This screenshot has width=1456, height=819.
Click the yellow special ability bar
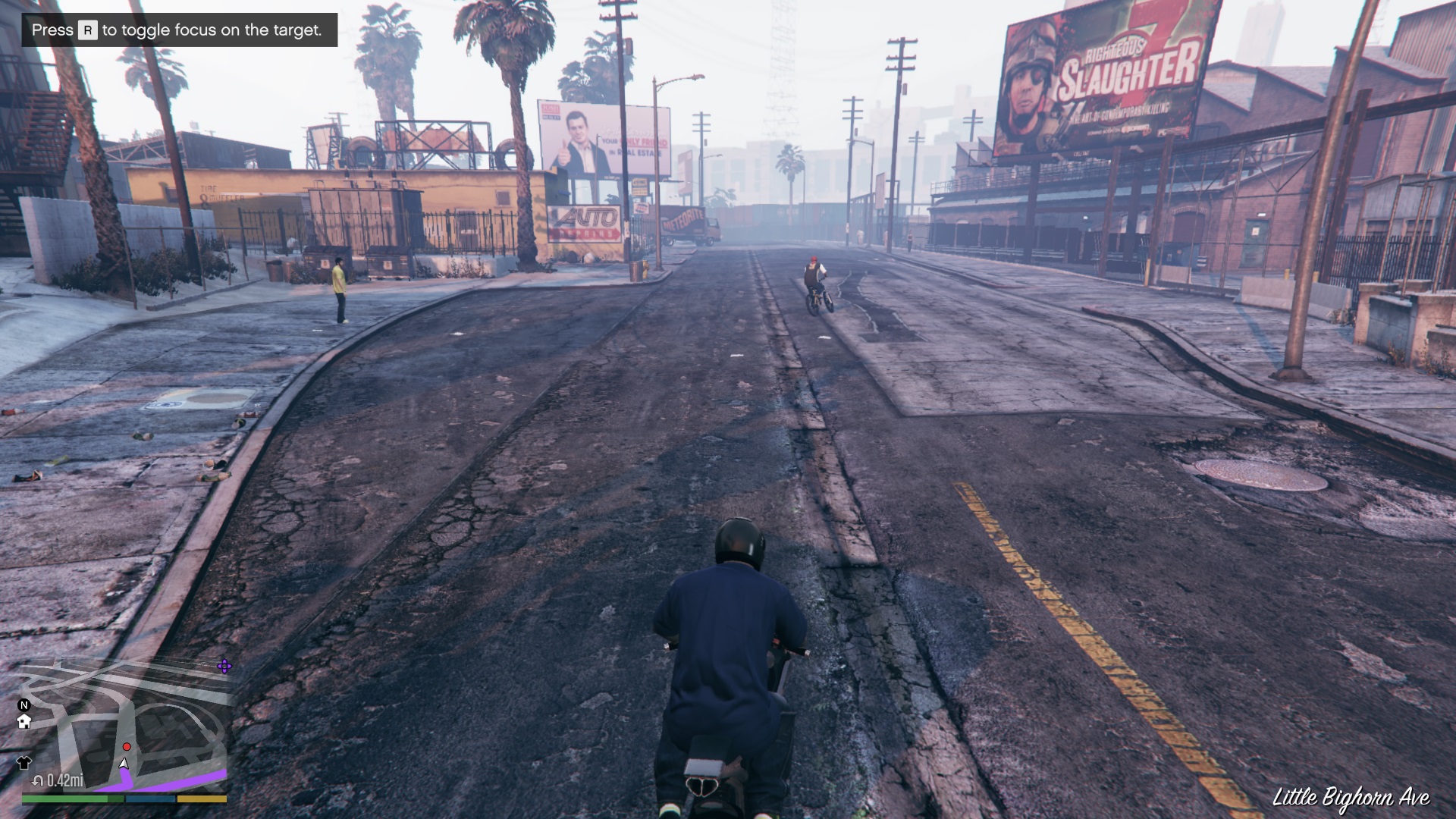click(x=201, y=799)
